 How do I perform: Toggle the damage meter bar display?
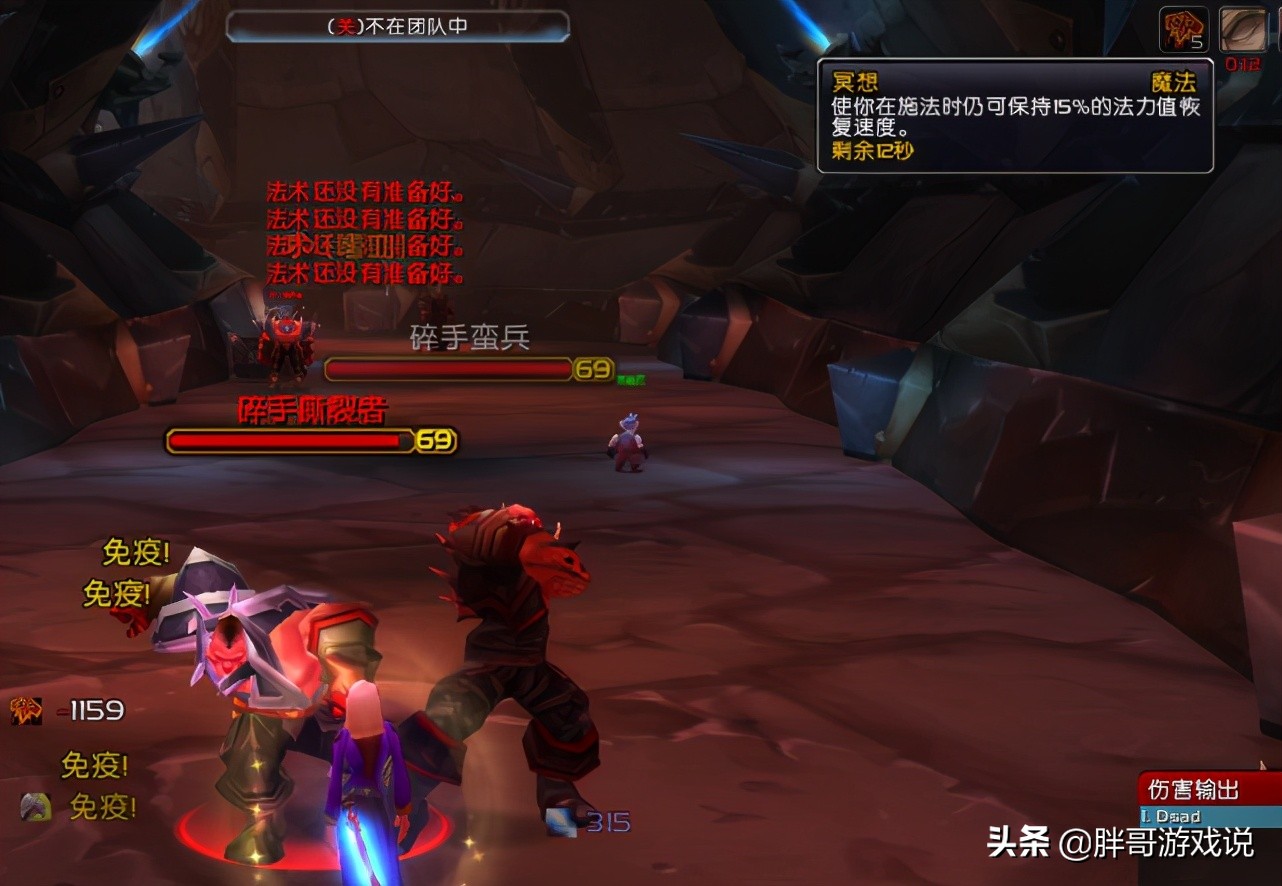(1200, 816)
